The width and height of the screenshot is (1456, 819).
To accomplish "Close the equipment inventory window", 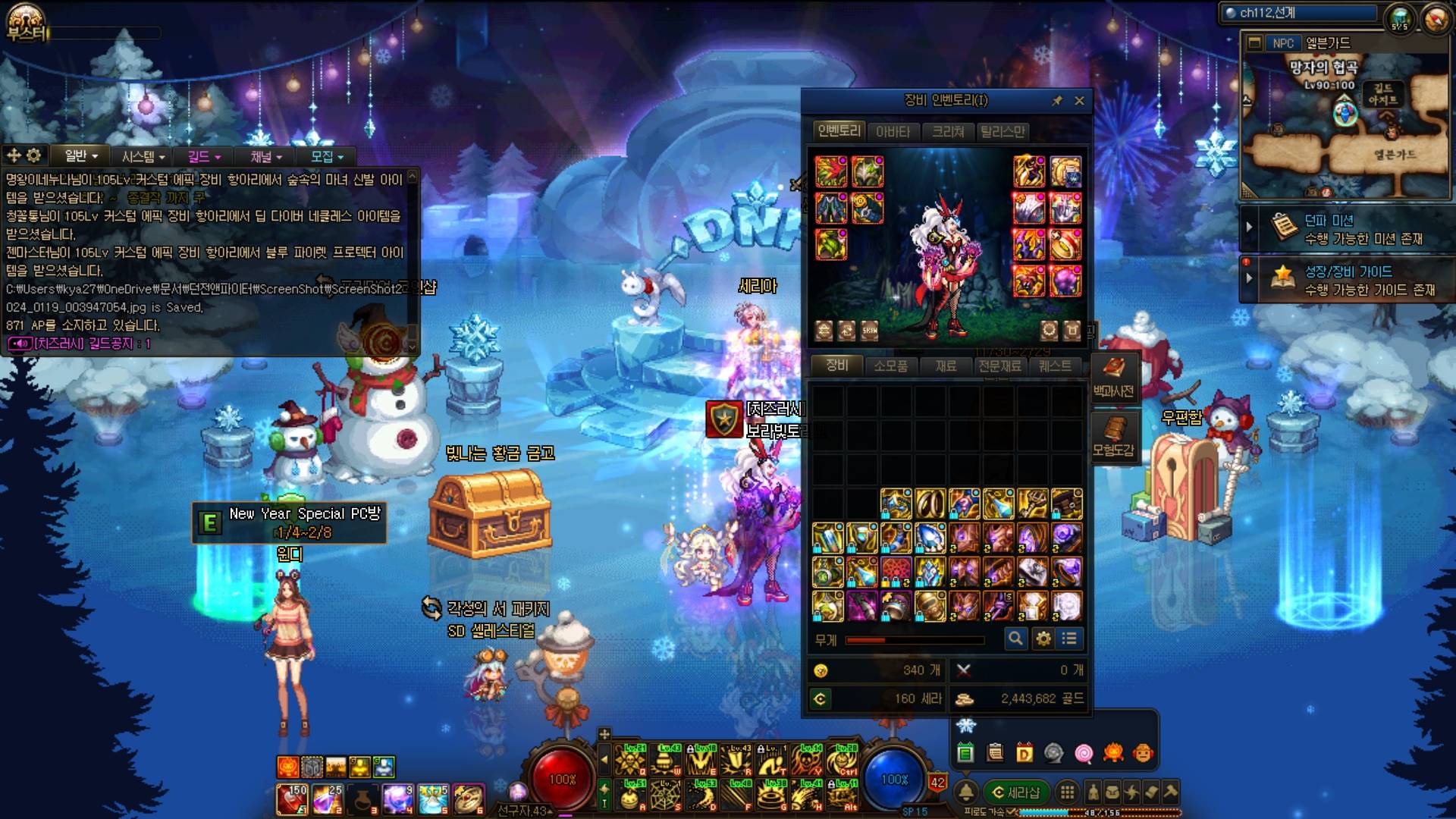I will click(1079, 101).
